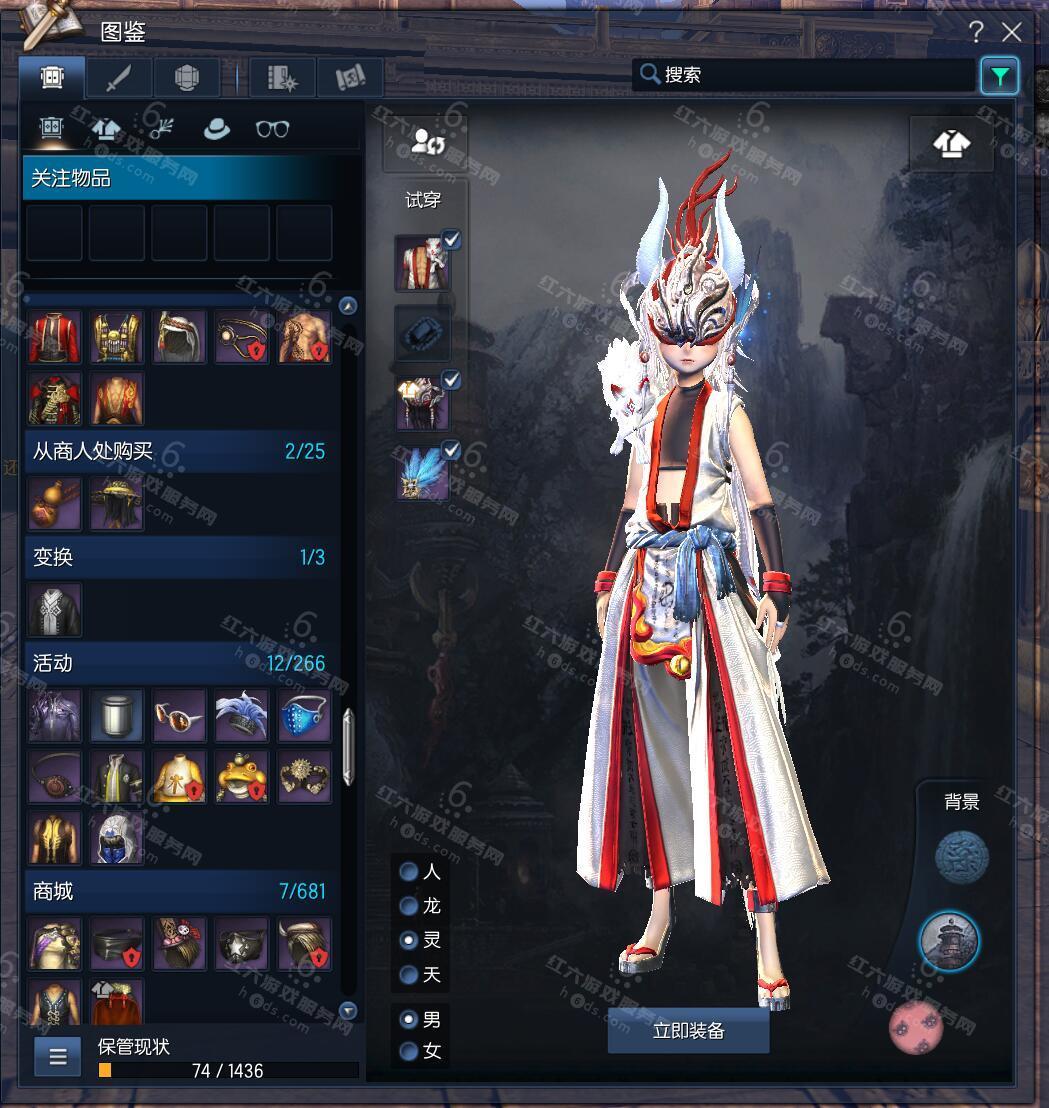Open the help question mark
The height and width of the screenshot is (1108, 1049).
pos(977,32)
